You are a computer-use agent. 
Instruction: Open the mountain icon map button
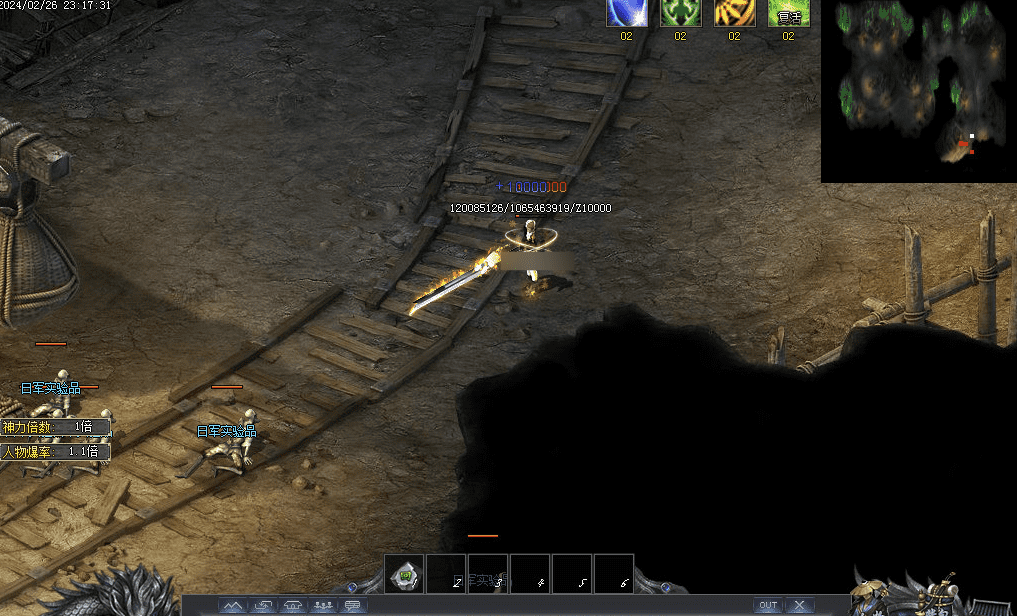point(233,605)
